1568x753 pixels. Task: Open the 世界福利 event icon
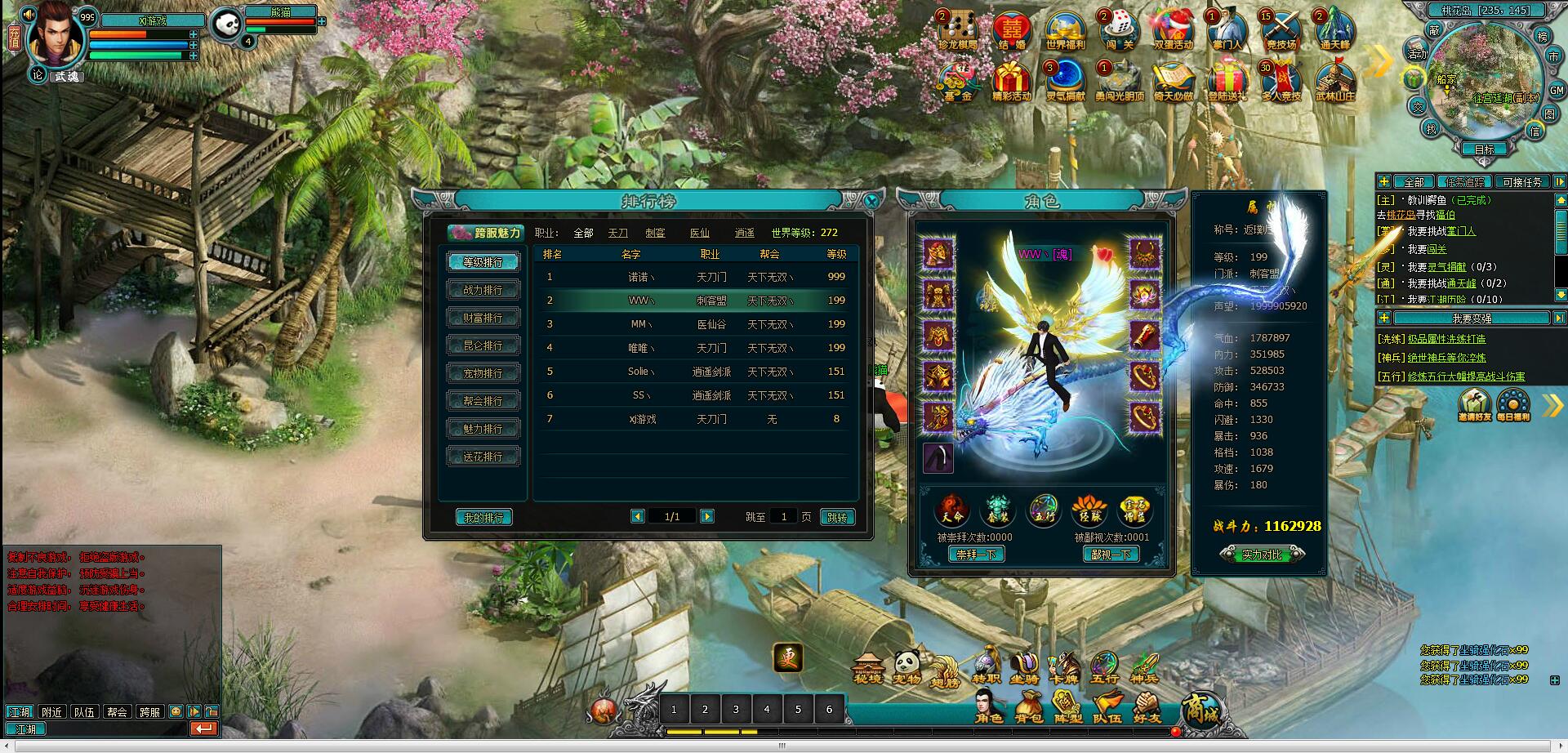coord(1066,32)
